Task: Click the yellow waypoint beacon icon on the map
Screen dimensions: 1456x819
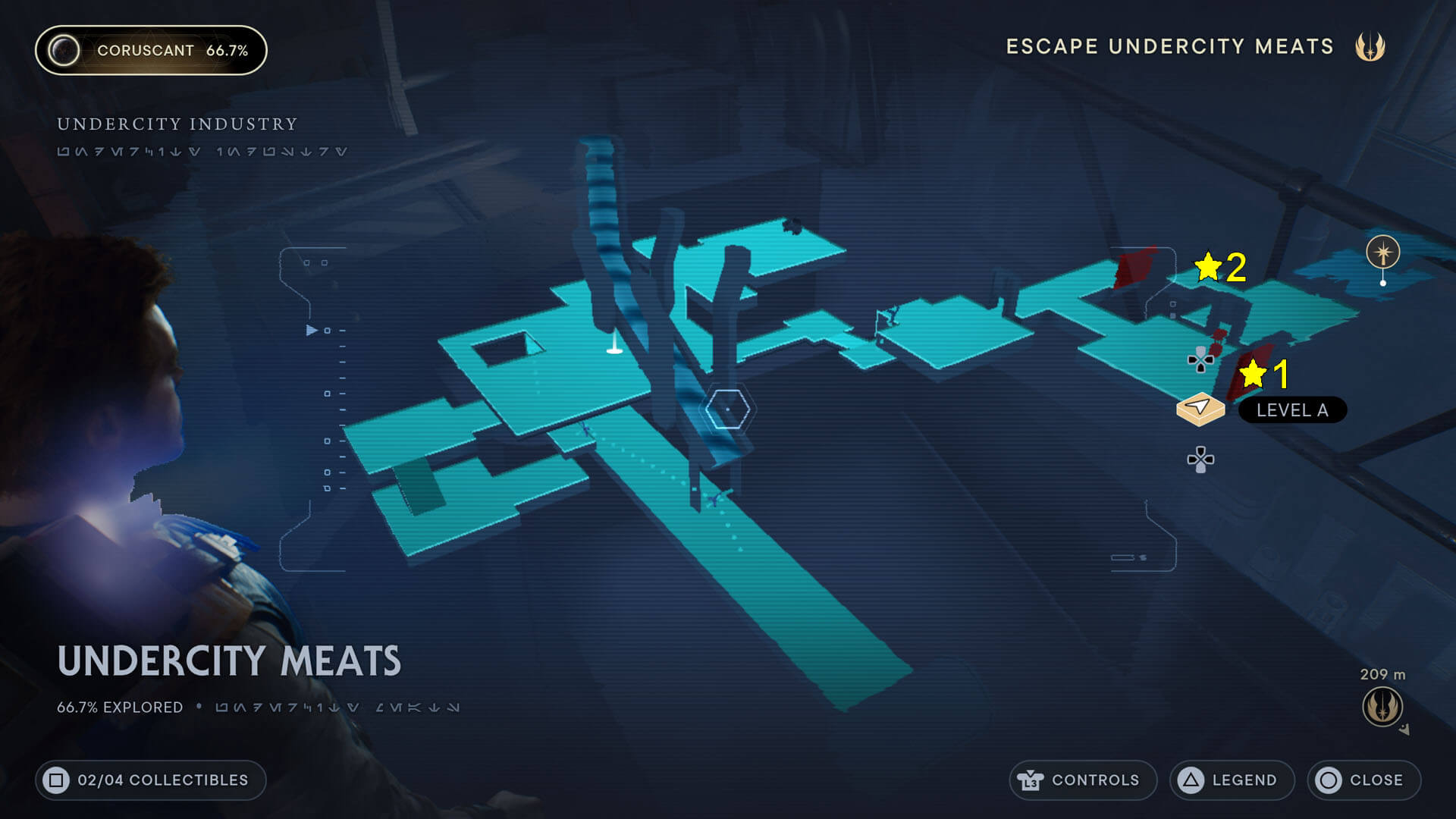Action: coord(1200,408)
